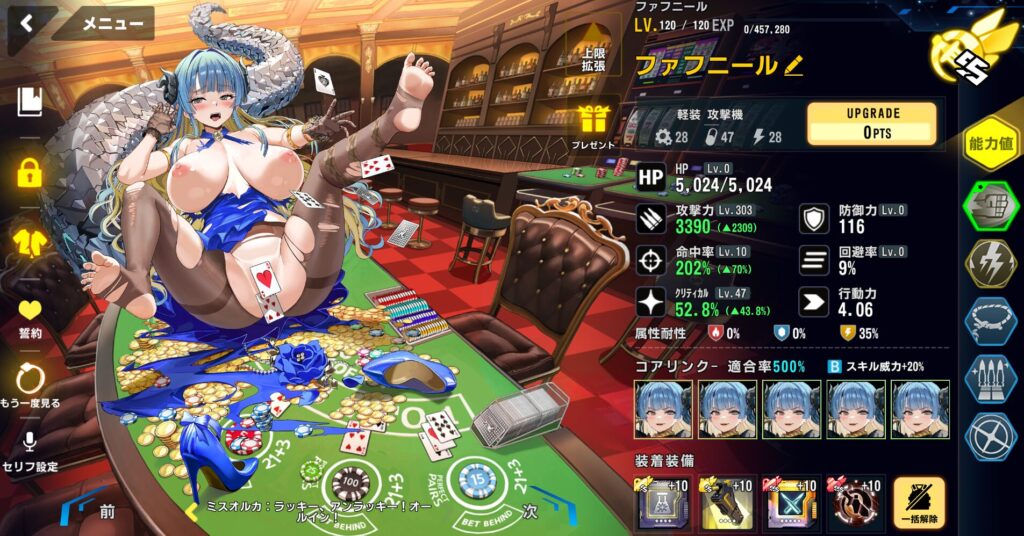Go back with the arrow button
Screen dimensions: 1024x536
point(26,24)
